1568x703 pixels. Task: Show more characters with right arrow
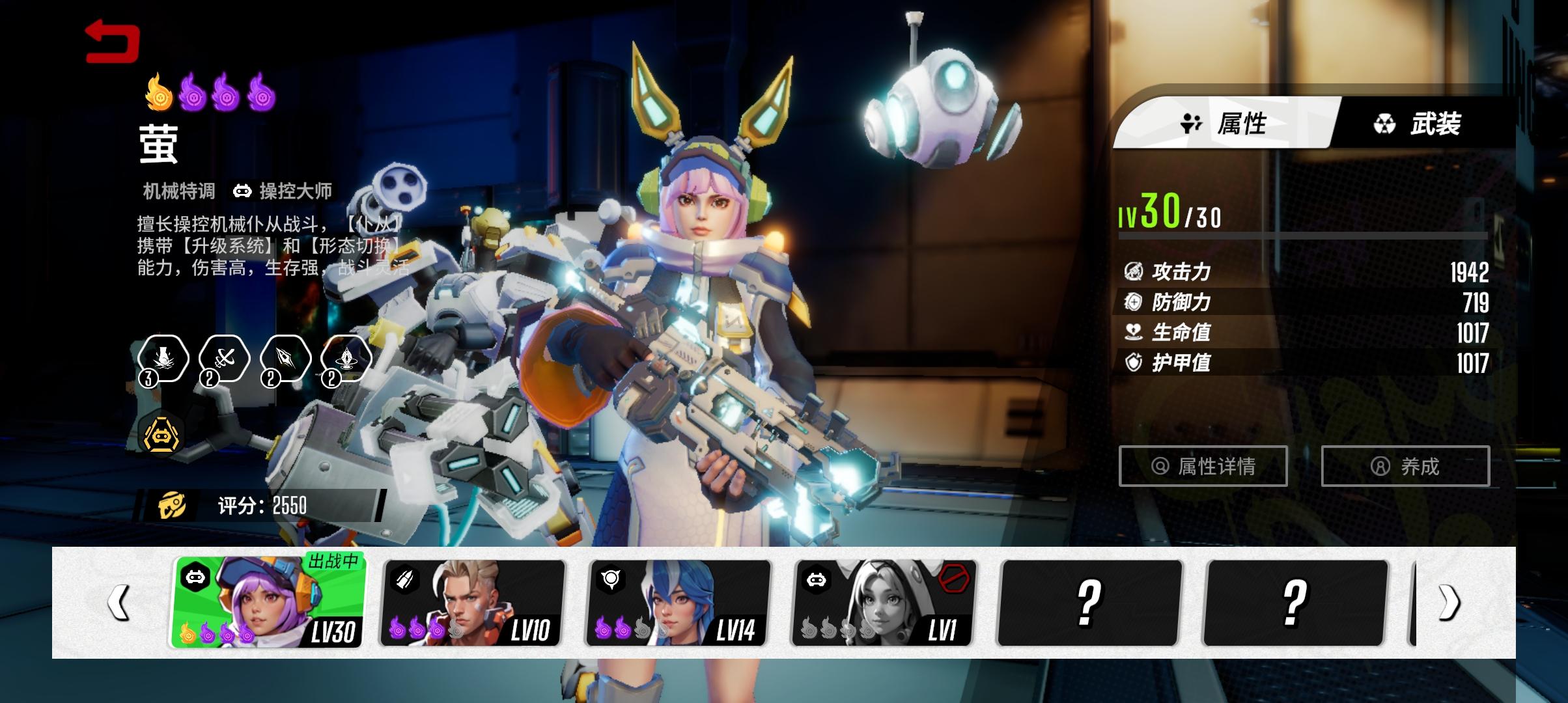click(x=1449, y=603)
